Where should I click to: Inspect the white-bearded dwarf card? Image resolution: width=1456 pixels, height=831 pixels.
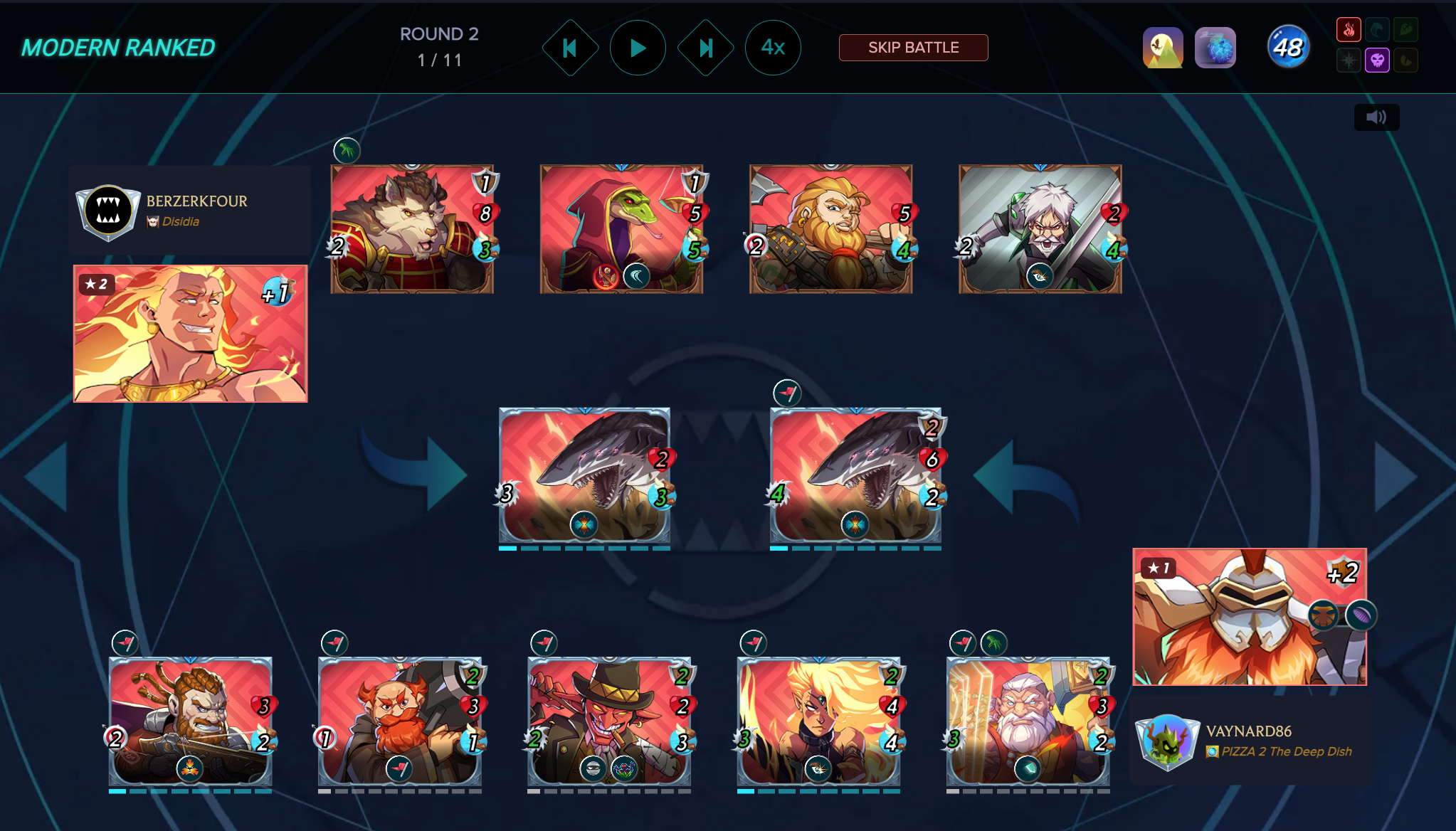[x=1028, y=721]
